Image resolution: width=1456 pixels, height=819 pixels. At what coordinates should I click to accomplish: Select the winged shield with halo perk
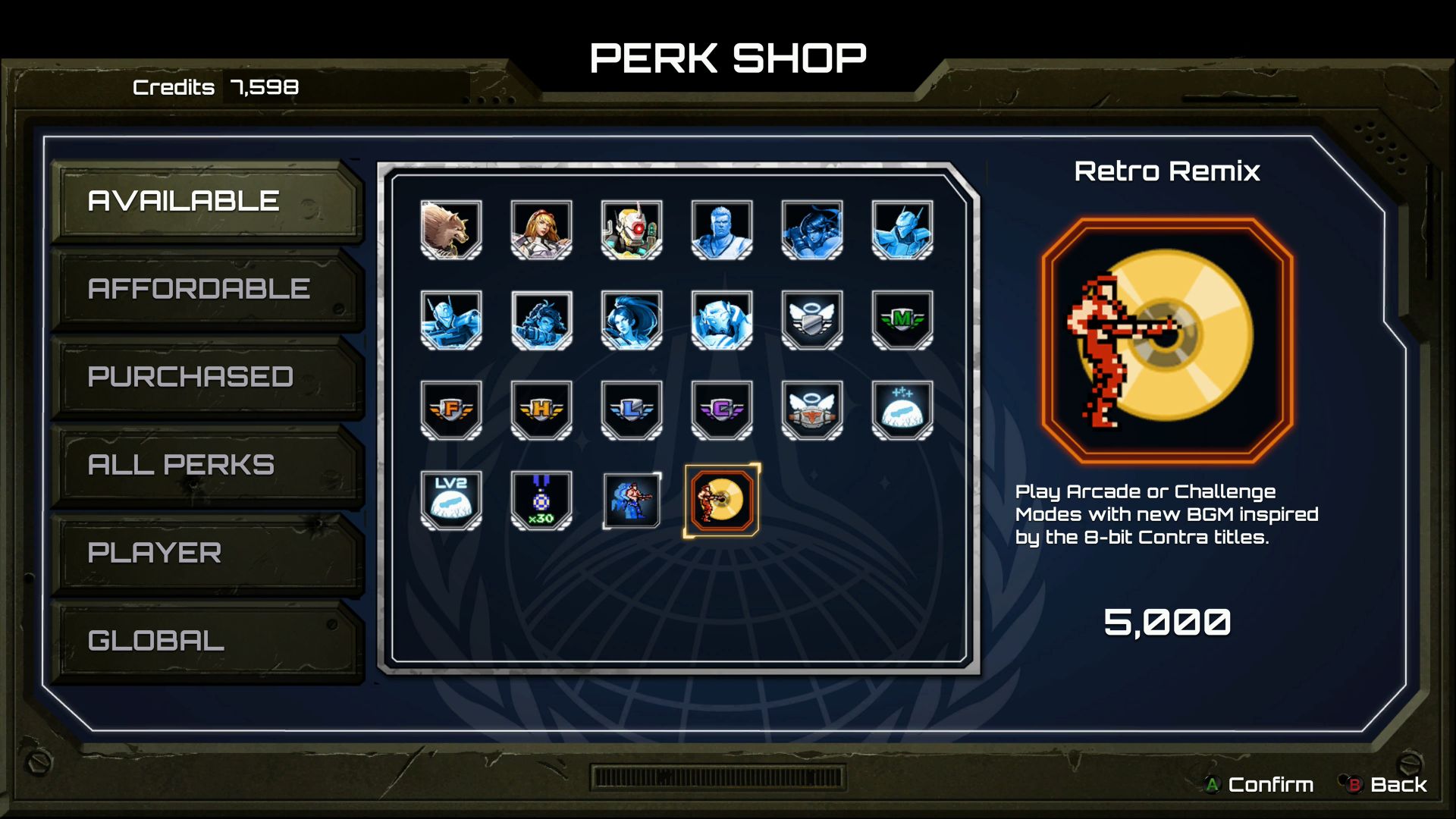click(x=811, y=320)
